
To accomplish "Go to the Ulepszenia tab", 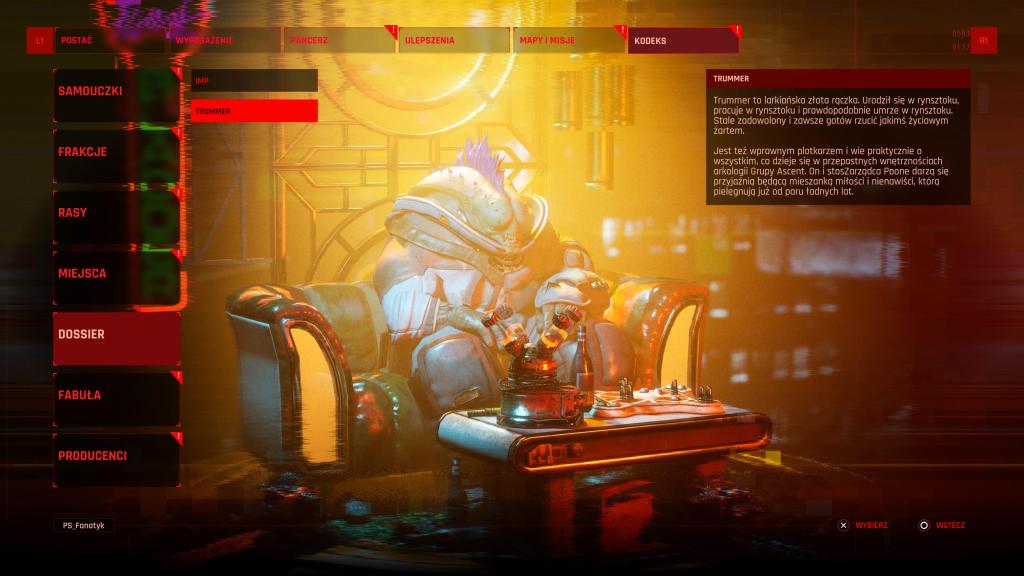I will coord(454,40).
